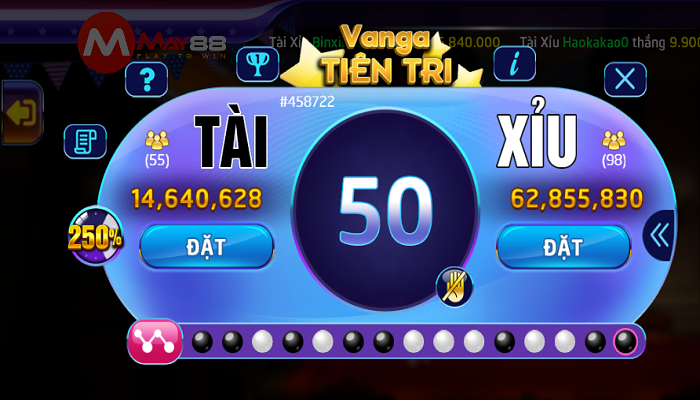Click the yellow exit arrow button
The width and height of the screenshot is (700, 400).
tap(20, 112)
